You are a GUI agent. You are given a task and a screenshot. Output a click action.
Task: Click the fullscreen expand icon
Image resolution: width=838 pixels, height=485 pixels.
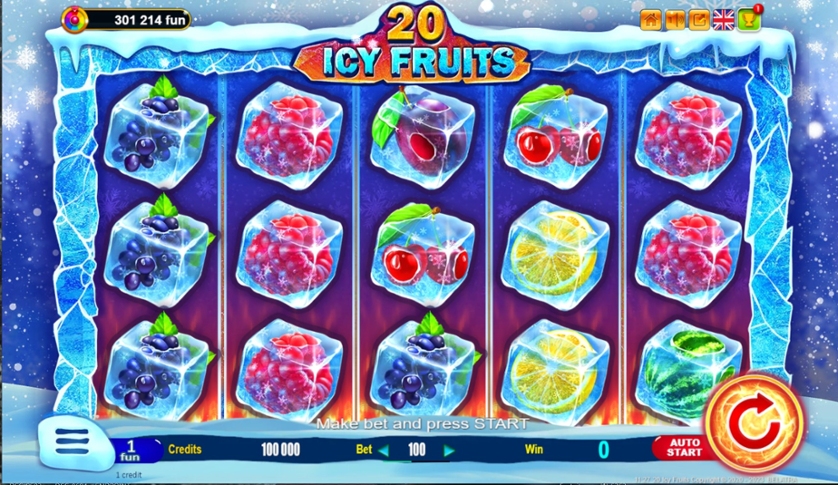(698, 19)
